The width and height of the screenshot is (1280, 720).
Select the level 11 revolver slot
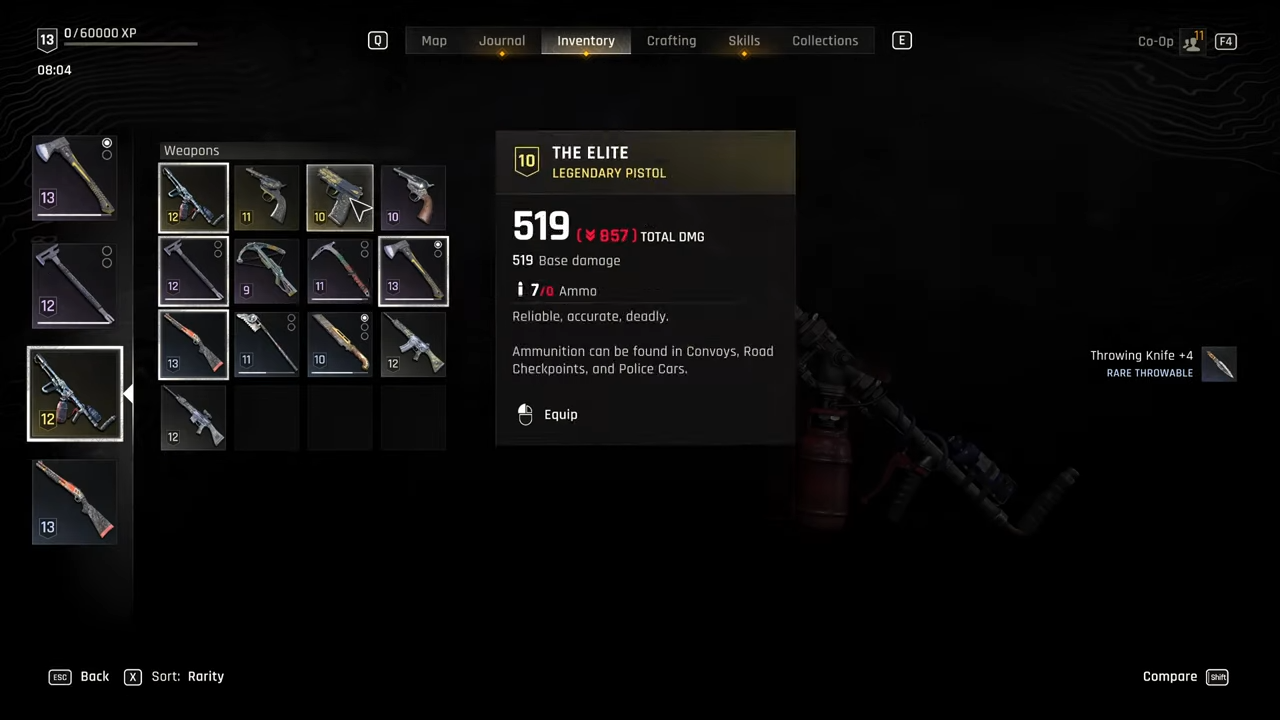pyautogui.click(x=267, y=197)
